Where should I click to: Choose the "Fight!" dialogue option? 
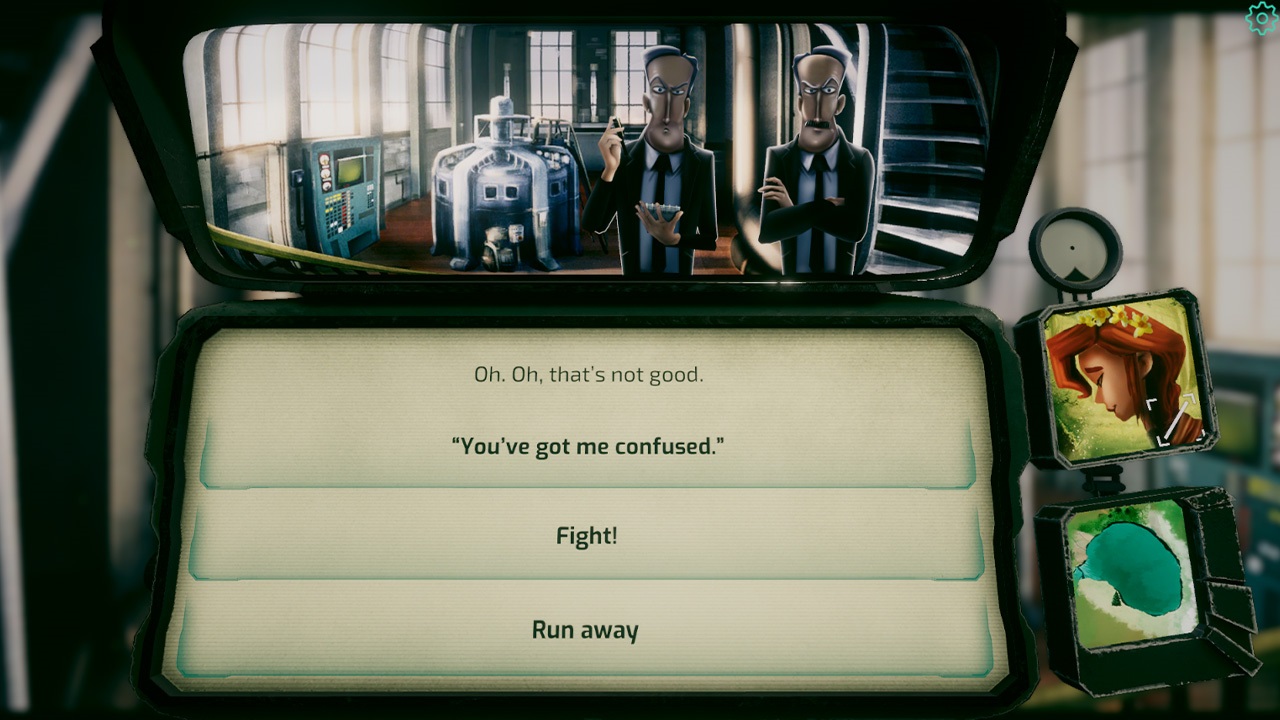(585, 537)
